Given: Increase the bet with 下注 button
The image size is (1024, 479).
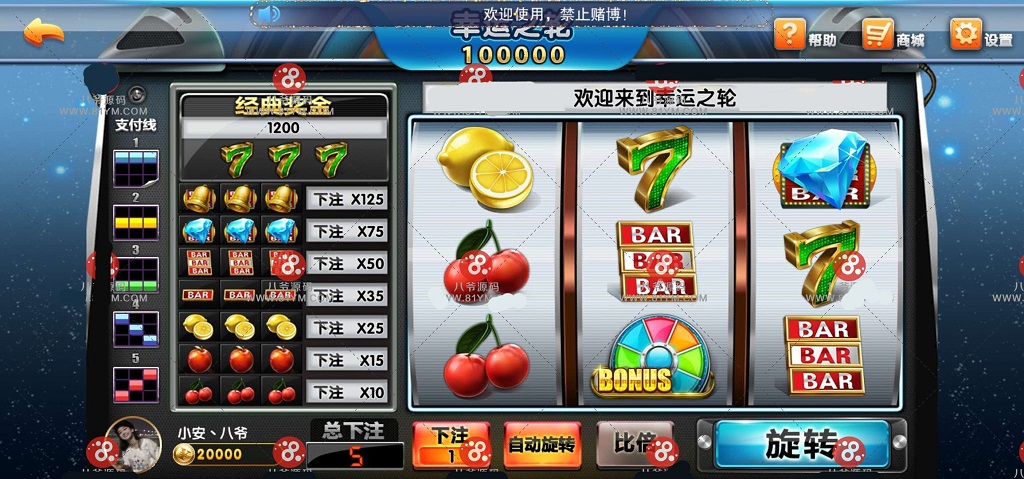Looking at the screenshot, I should click(x=451, y=444).
